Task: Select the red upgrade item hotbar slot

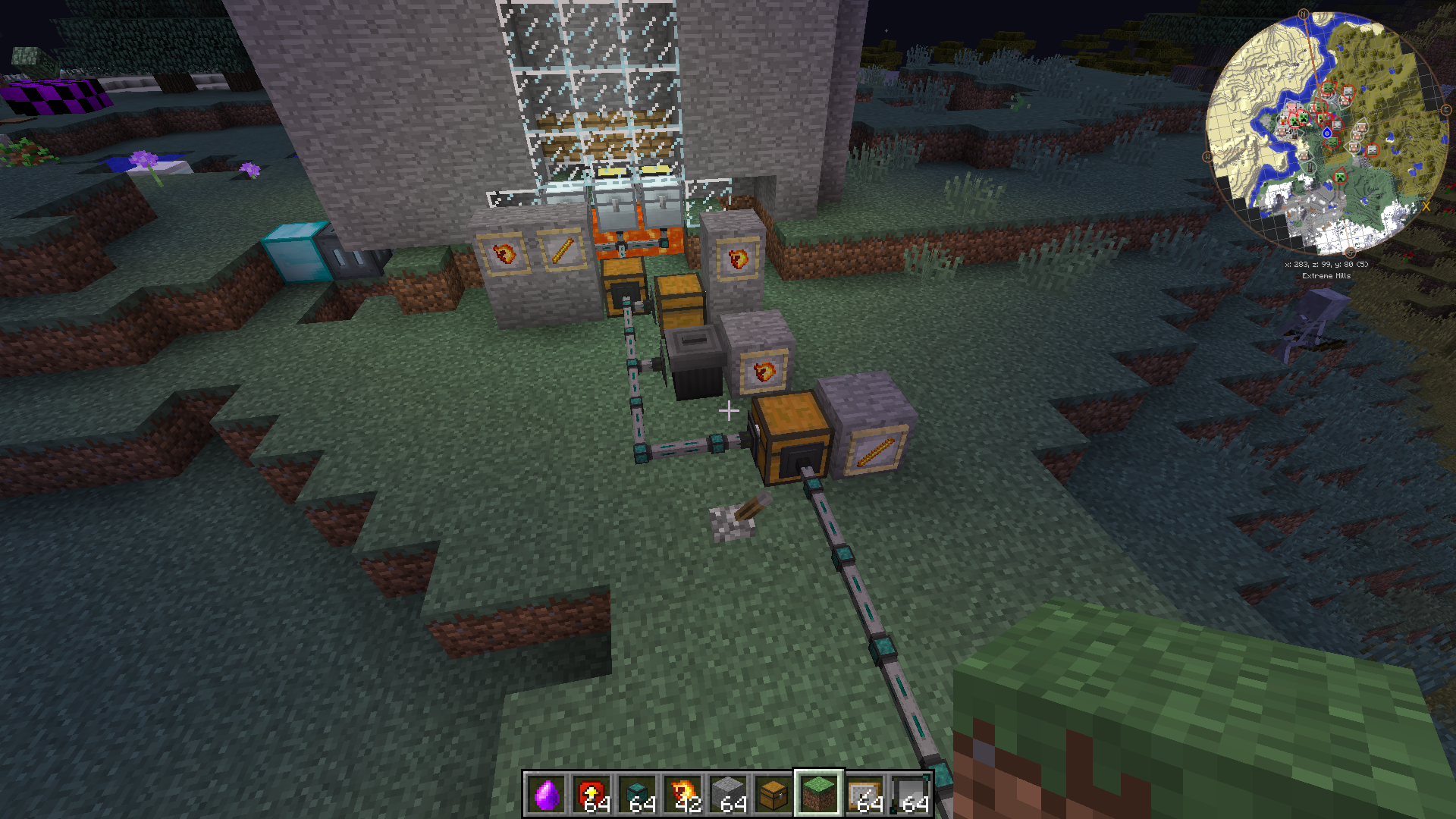Action: [x=591, y=794]
